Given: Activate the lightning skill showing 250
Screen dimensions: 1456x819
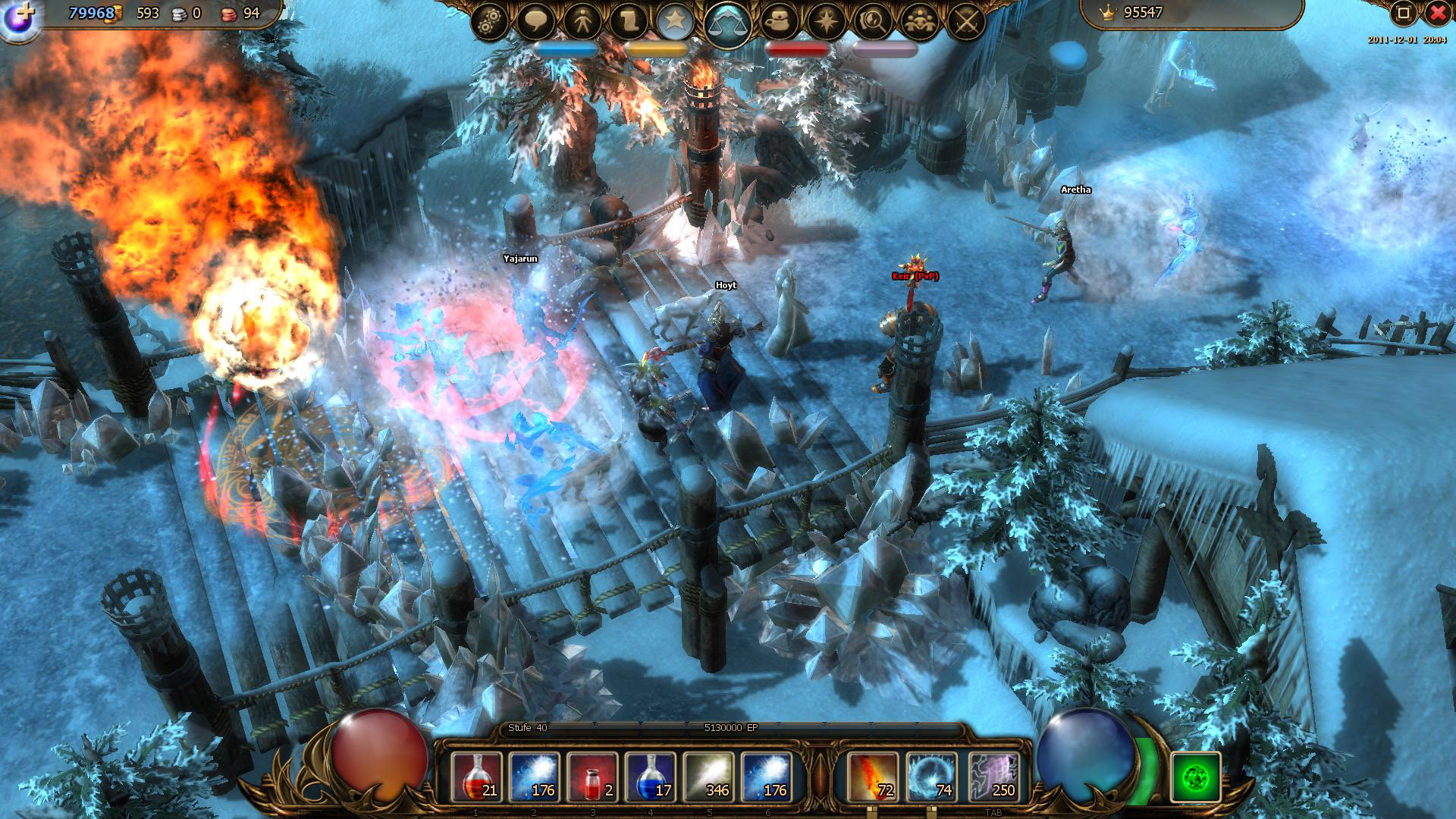Looking at the screenshot, I should [993, 777].
